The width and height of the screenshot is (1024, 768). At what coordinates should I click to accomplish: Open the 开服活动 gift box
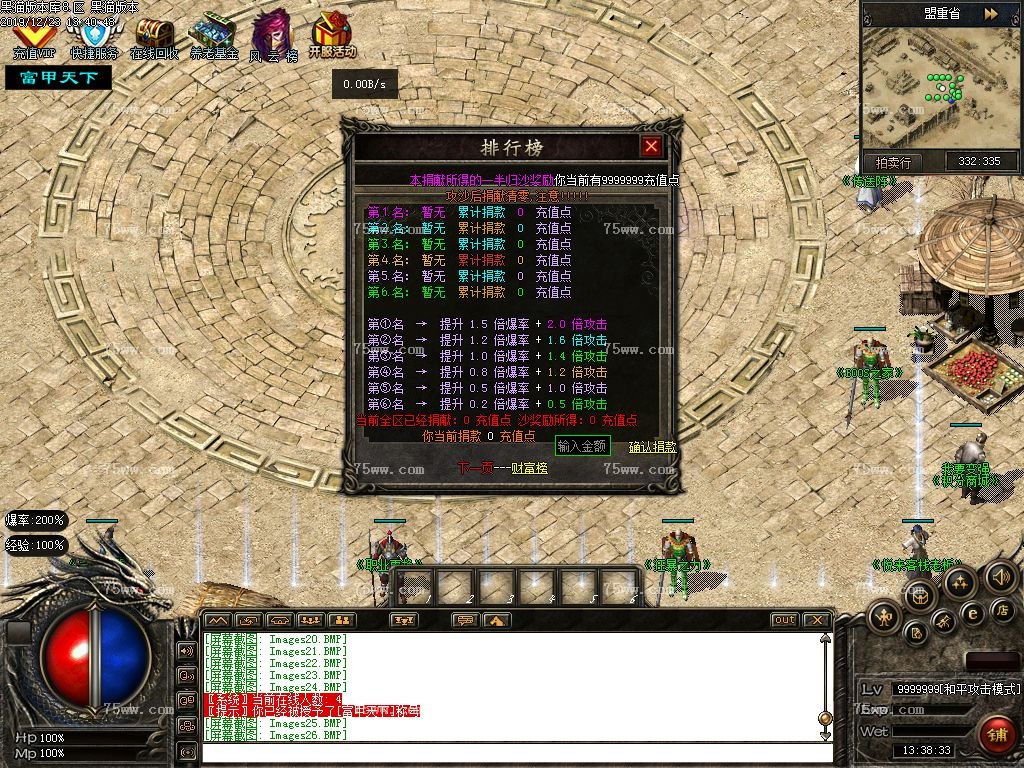(332, 37)
